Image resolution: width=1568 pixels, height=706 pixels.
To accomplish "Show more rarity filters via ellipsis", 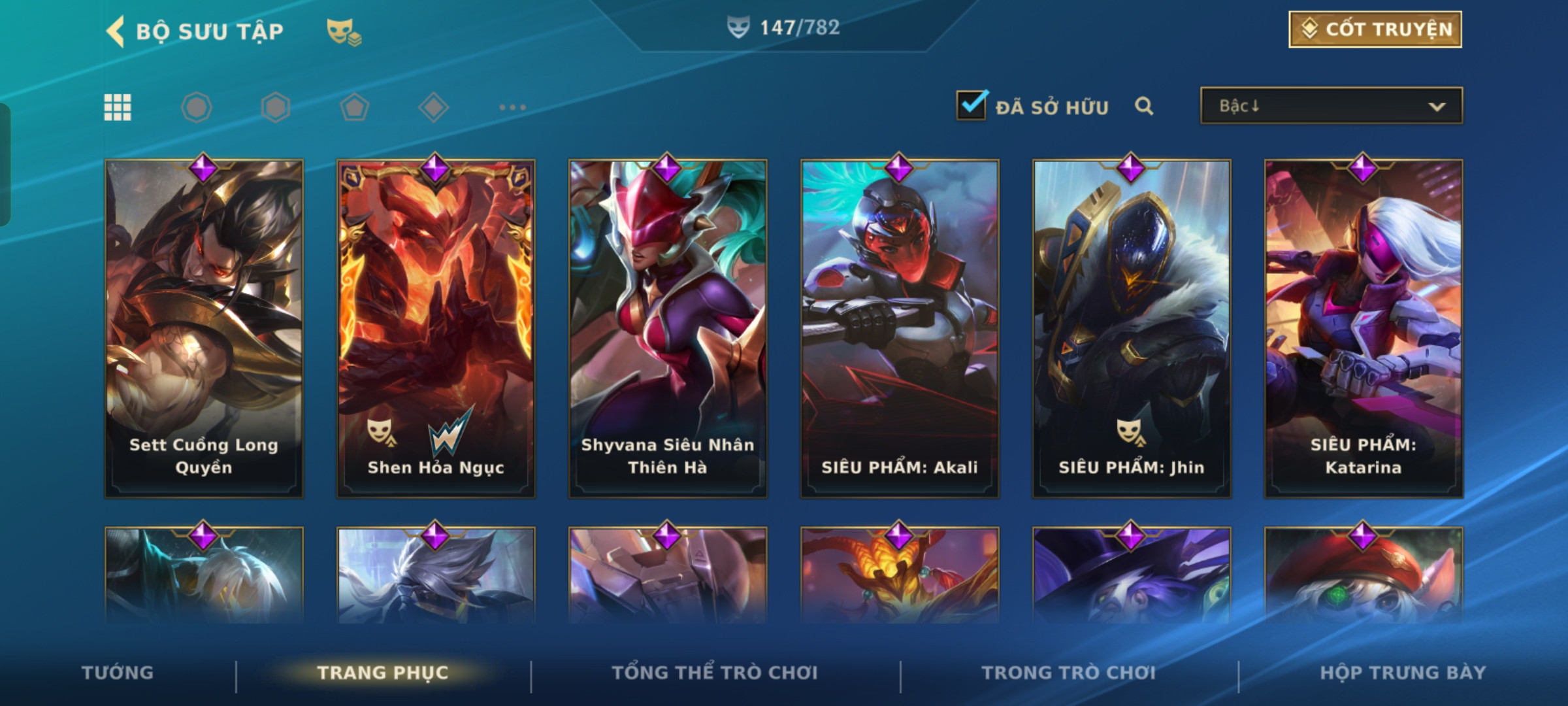I will (x=512, y=107).
